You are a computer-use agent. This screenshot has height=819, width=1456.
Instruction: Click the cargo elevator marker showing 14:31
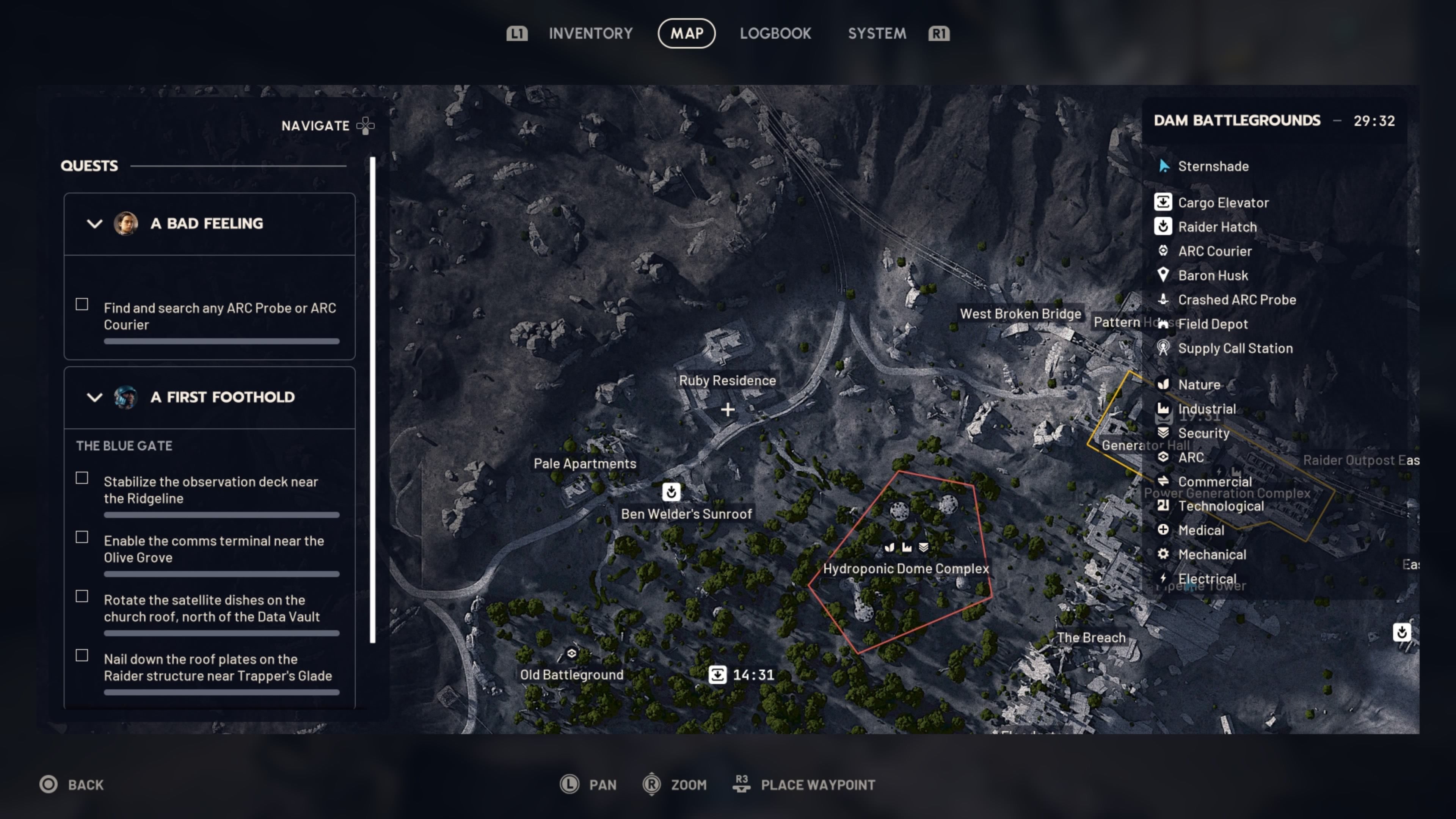tap(718, 674)
